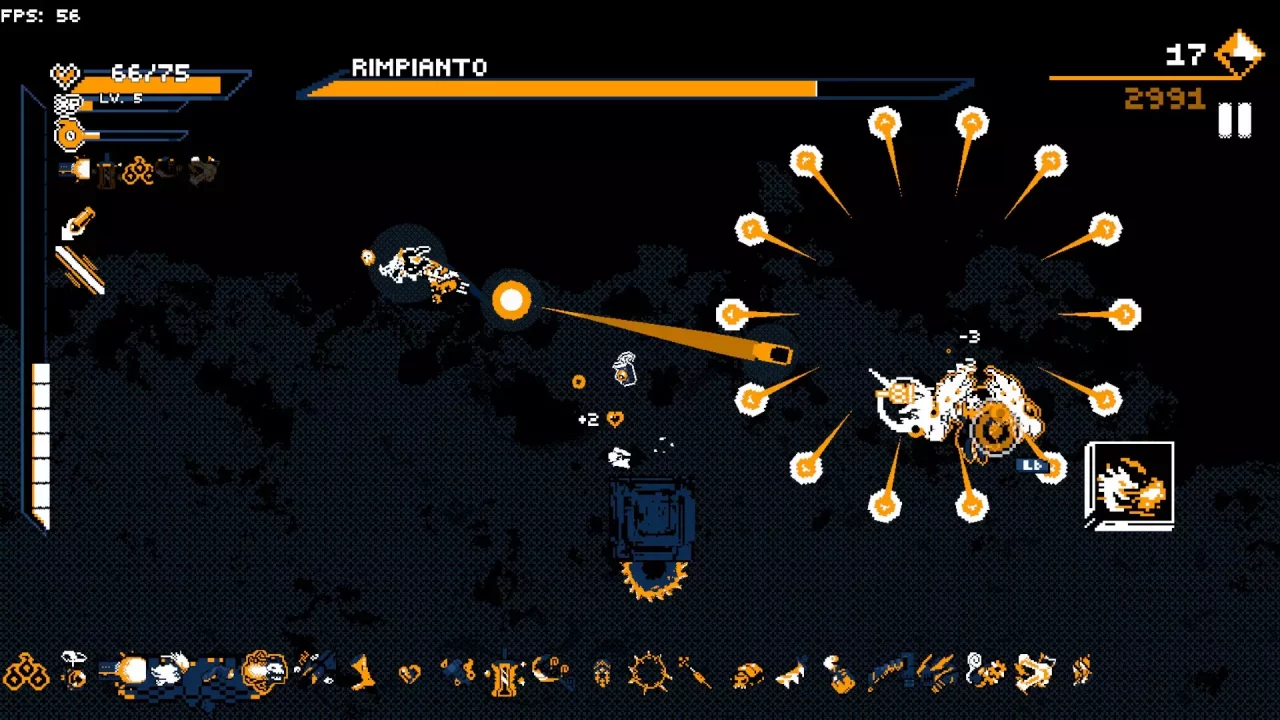Viewport: 1280px width, 720px height.
Task: Select the spiked ring item icon
Action: (648, 672)
